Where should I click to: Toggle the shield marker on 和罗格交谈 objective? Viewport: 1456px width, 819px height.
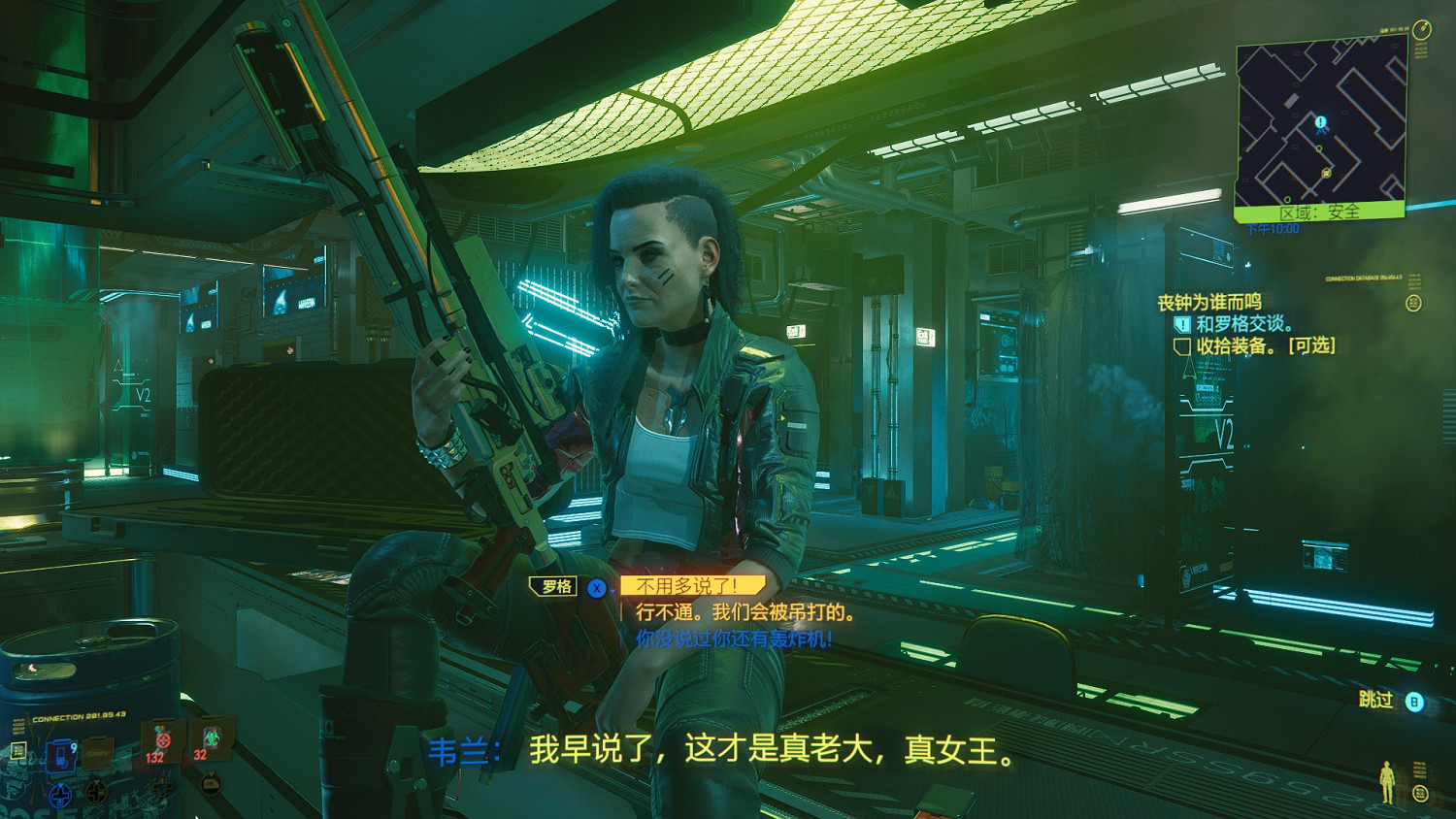point(1183,323)
